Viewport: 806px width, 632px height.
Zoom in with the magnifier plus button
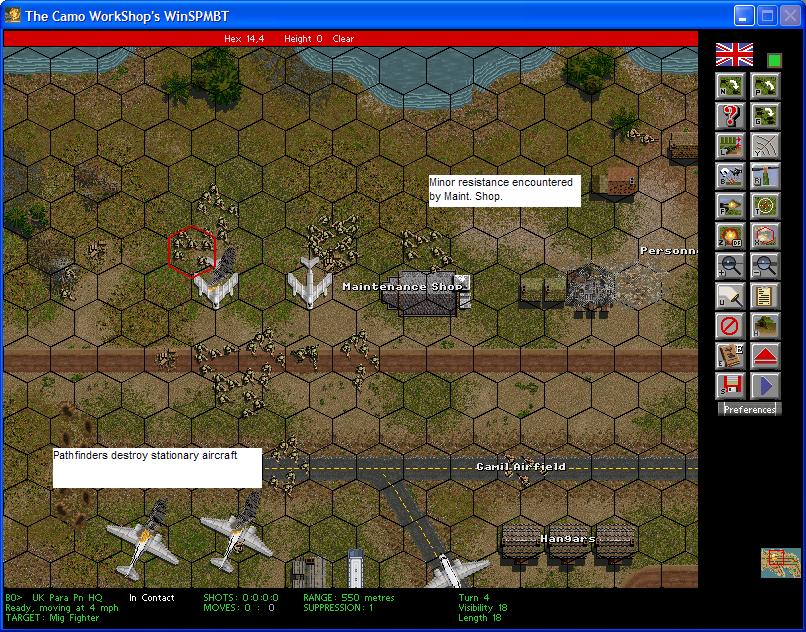pos(730,266)
